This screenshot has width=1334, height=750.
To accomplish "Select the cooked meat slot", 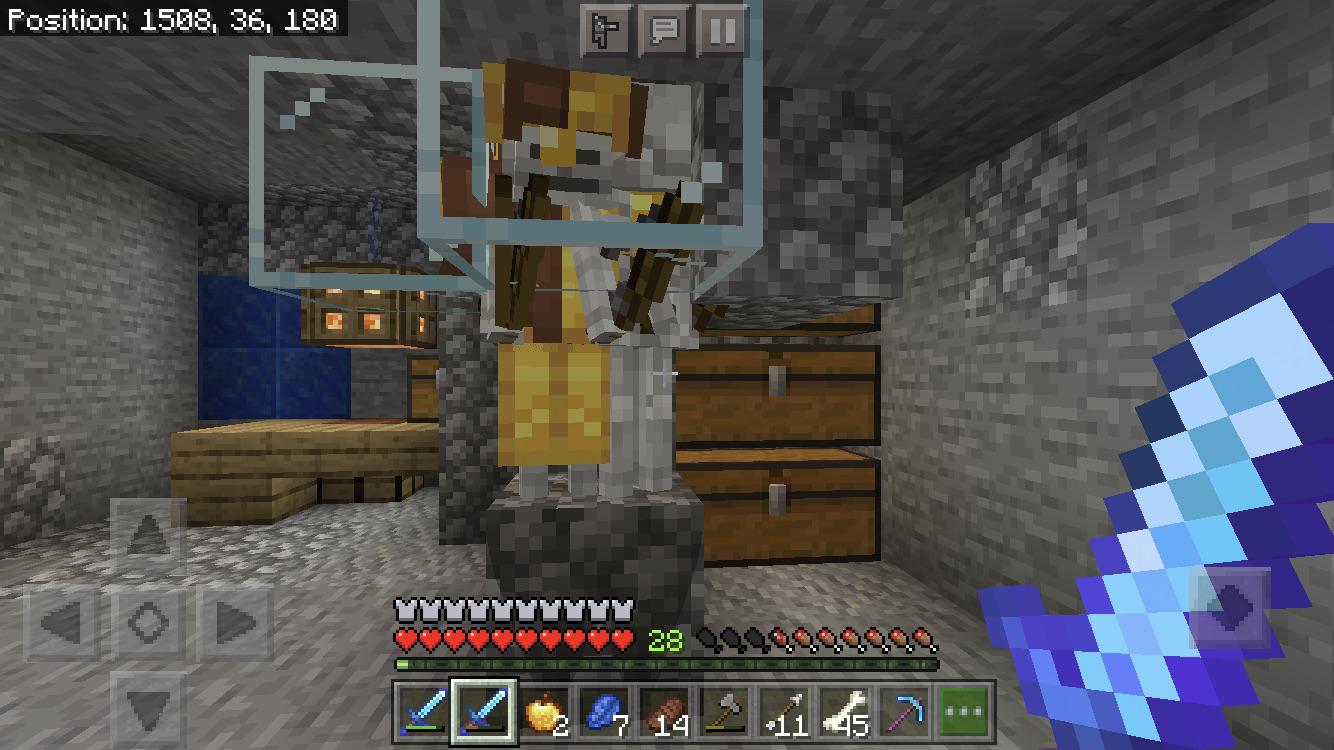I will (x=666, y=712).
